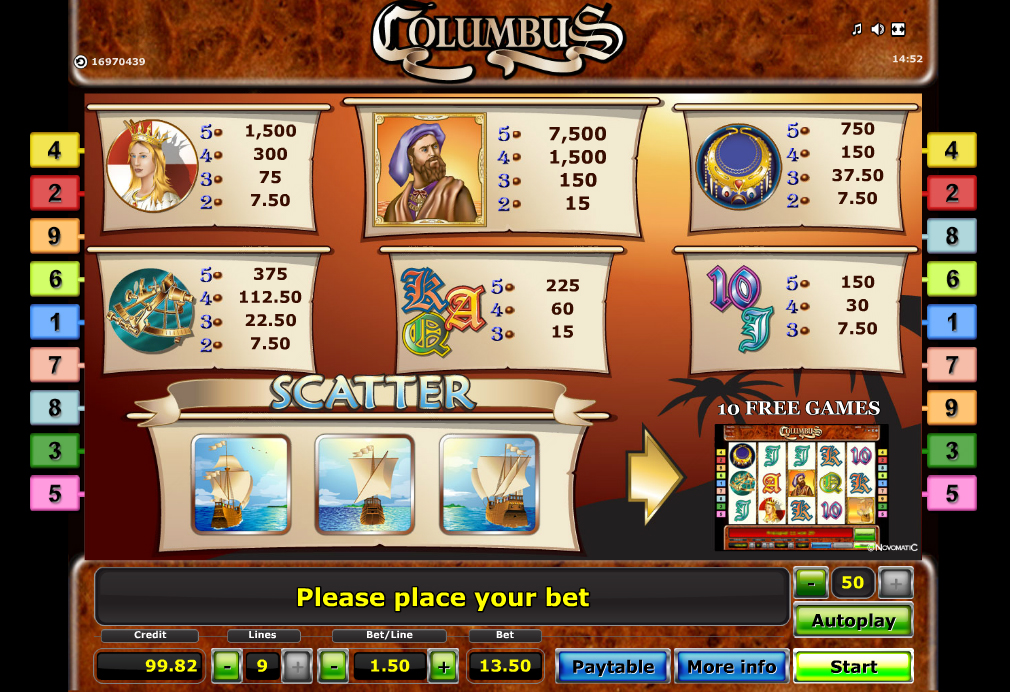Toggle the music note icon
1010x692 pixels.
856,29
